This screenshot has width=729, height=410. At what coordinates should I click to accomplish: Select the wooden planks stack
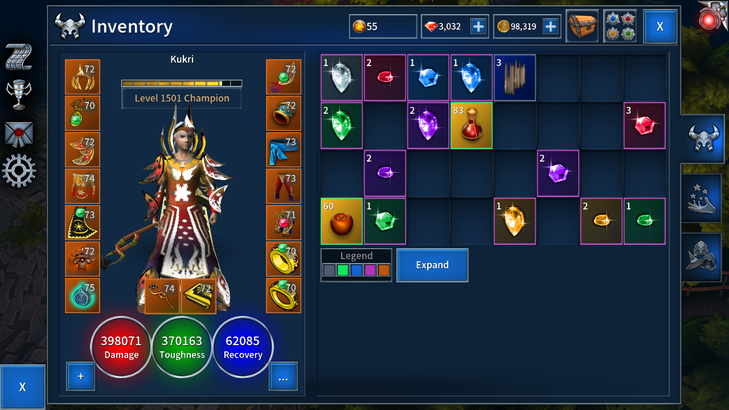click(x=515, y=76)
